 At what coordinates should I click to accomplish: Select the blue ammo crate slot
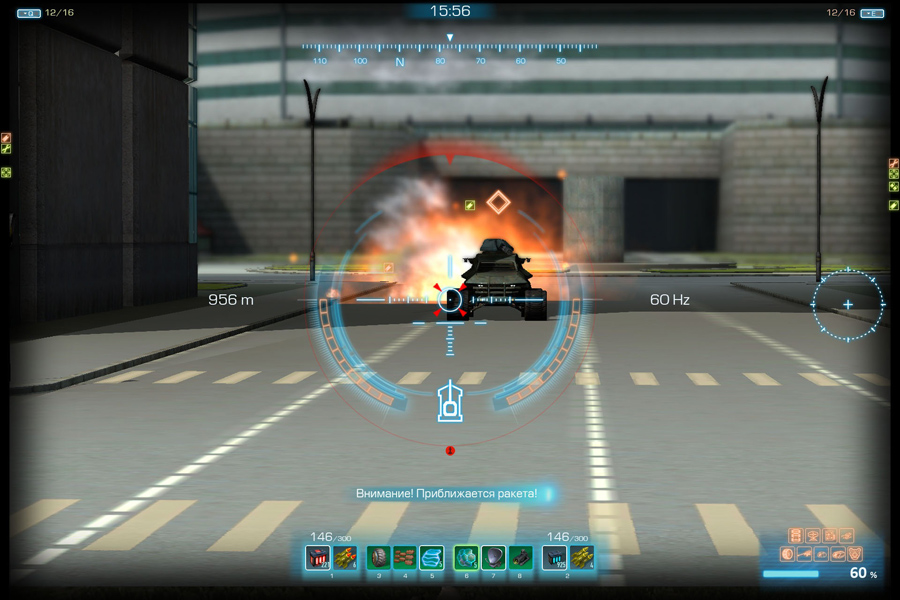click(x=554, y=558)
